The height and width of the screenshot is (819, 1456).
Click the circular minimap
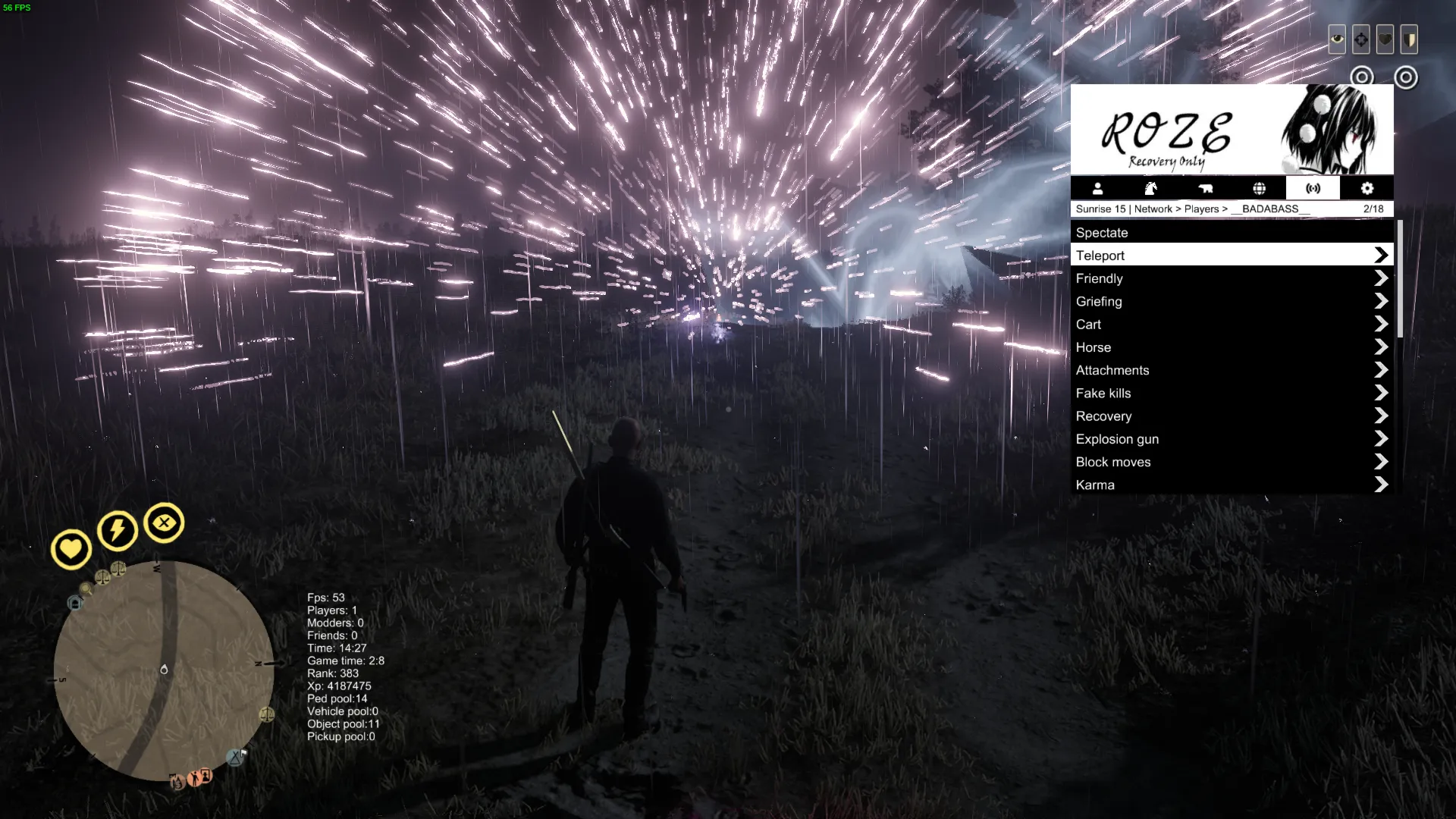164,670
